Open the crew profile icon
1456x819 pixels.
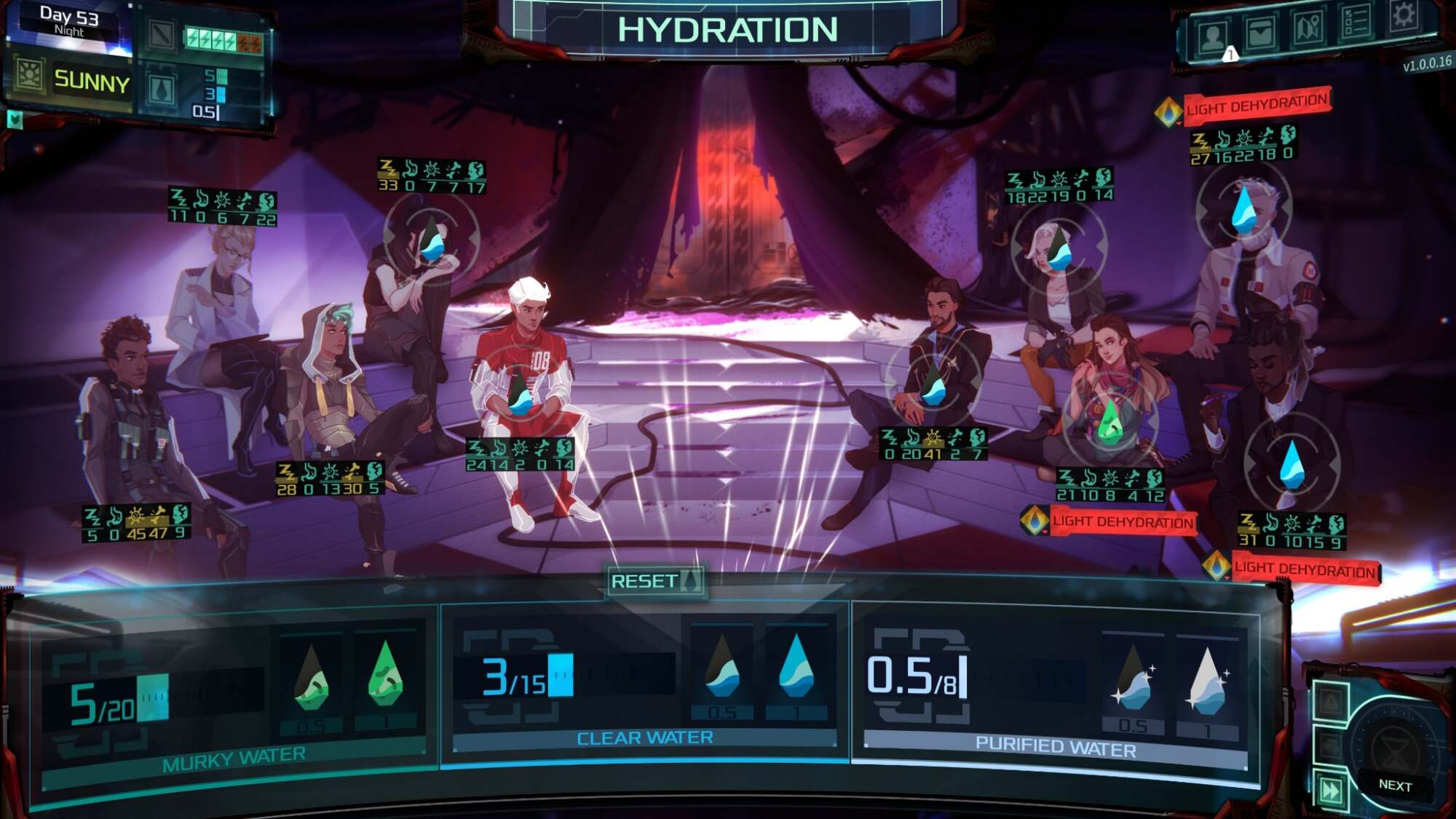tap(1213, 36)
